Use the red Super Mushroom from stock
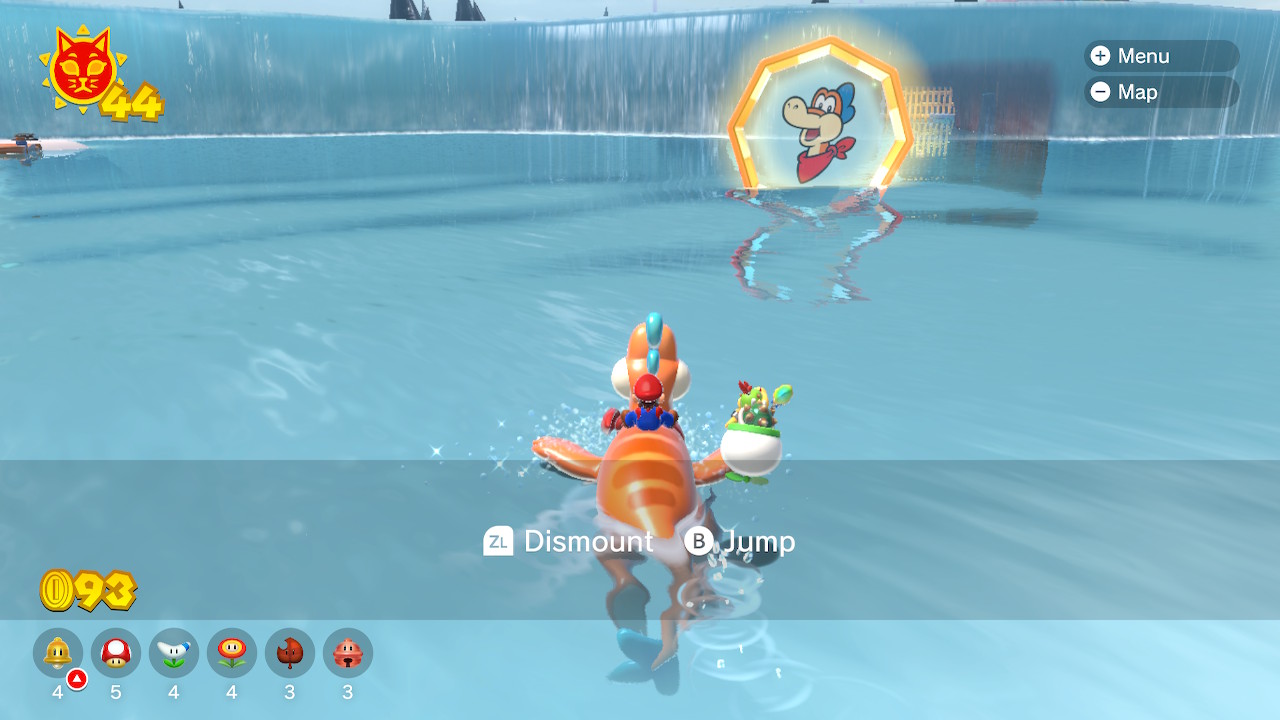 116,653
